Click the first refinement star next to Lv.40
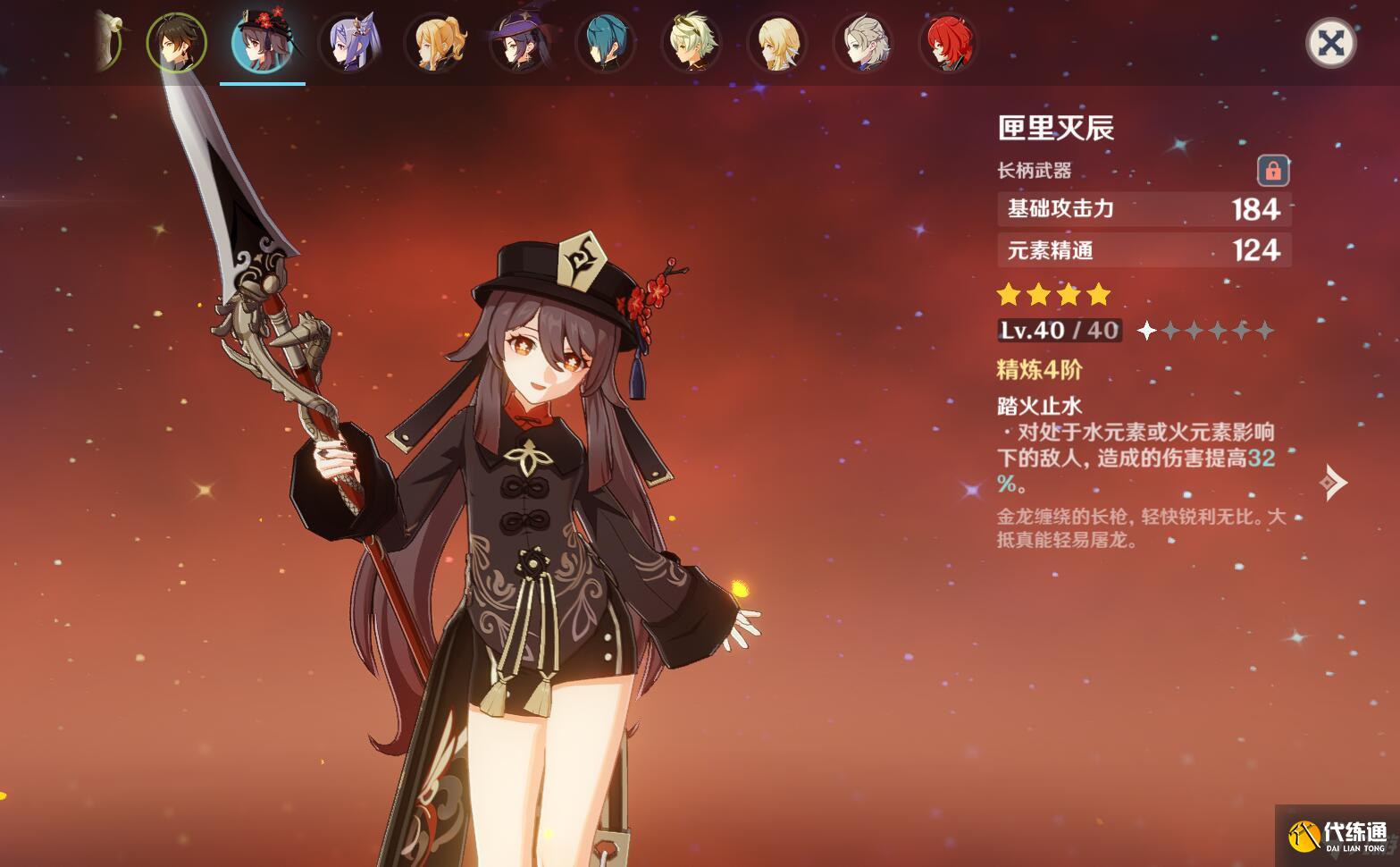The width and height of the screenshot is (1400, 867). [1146, 331]
